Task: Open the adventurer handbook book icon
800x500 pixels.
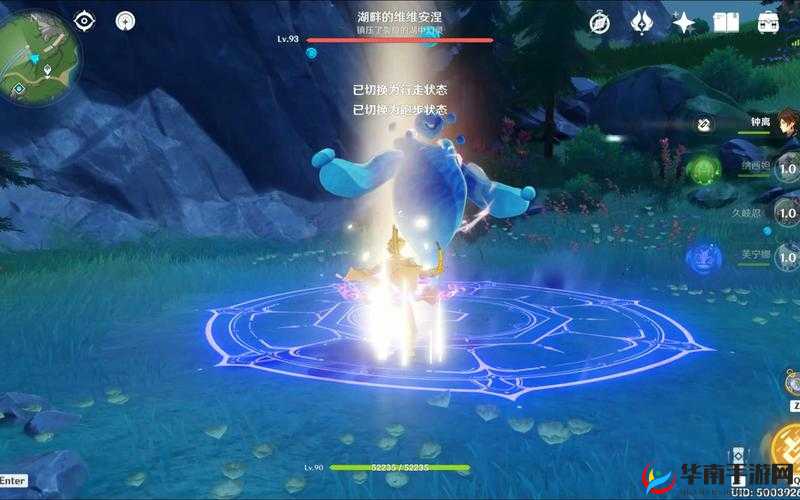Action: 726,22
